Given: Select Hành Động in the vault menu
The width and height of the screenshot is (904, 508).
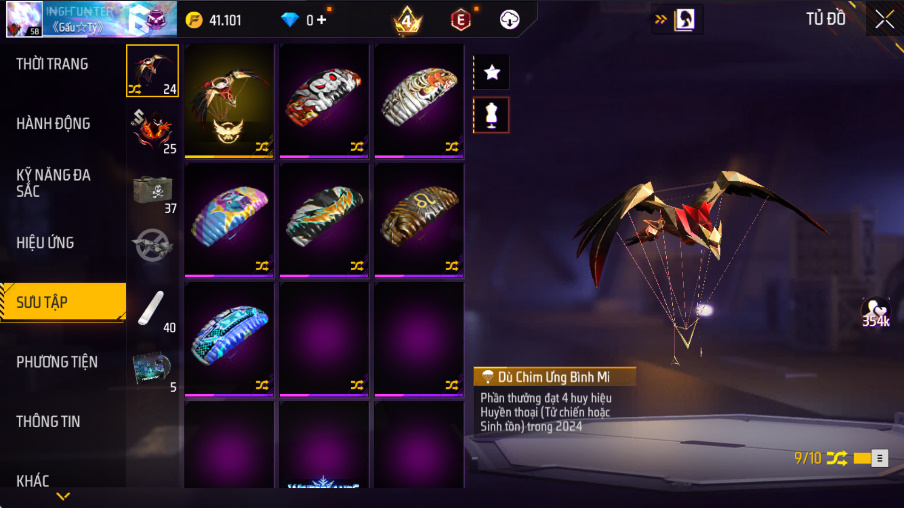Looking at the screenshot, I should click(53, 124).
